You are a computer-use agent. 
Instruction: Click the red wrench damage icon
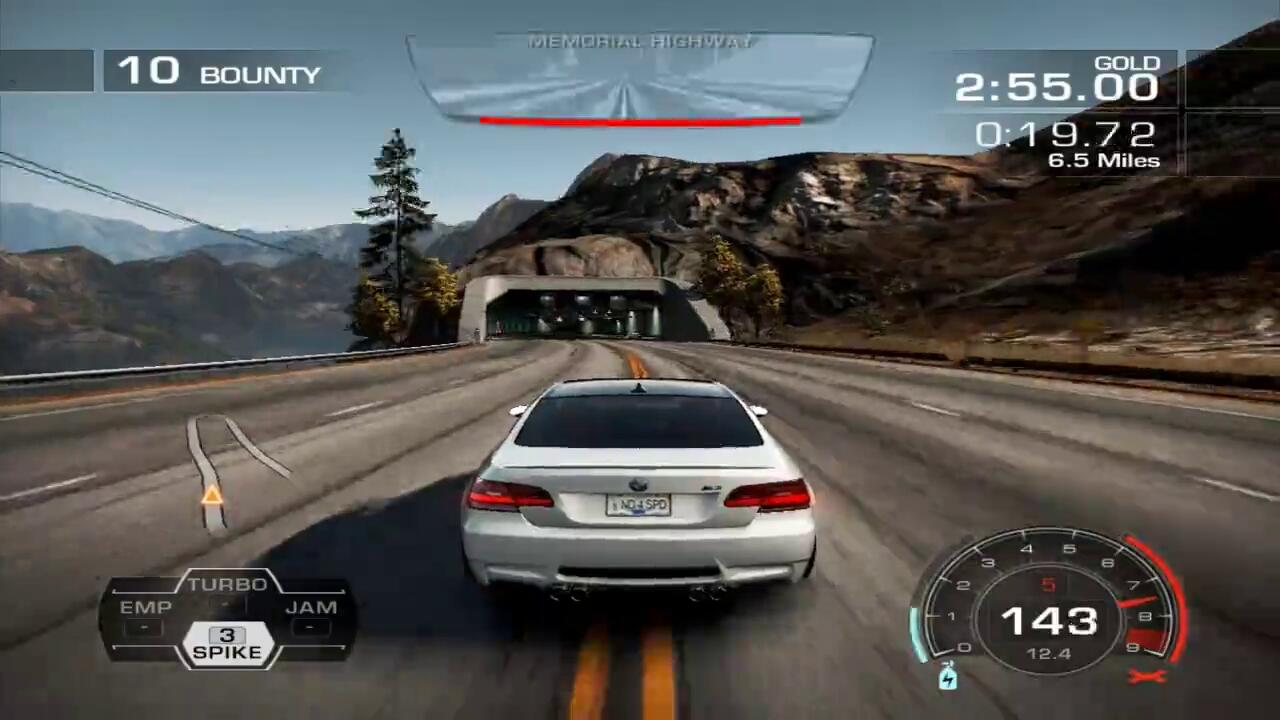[1141, 677]
